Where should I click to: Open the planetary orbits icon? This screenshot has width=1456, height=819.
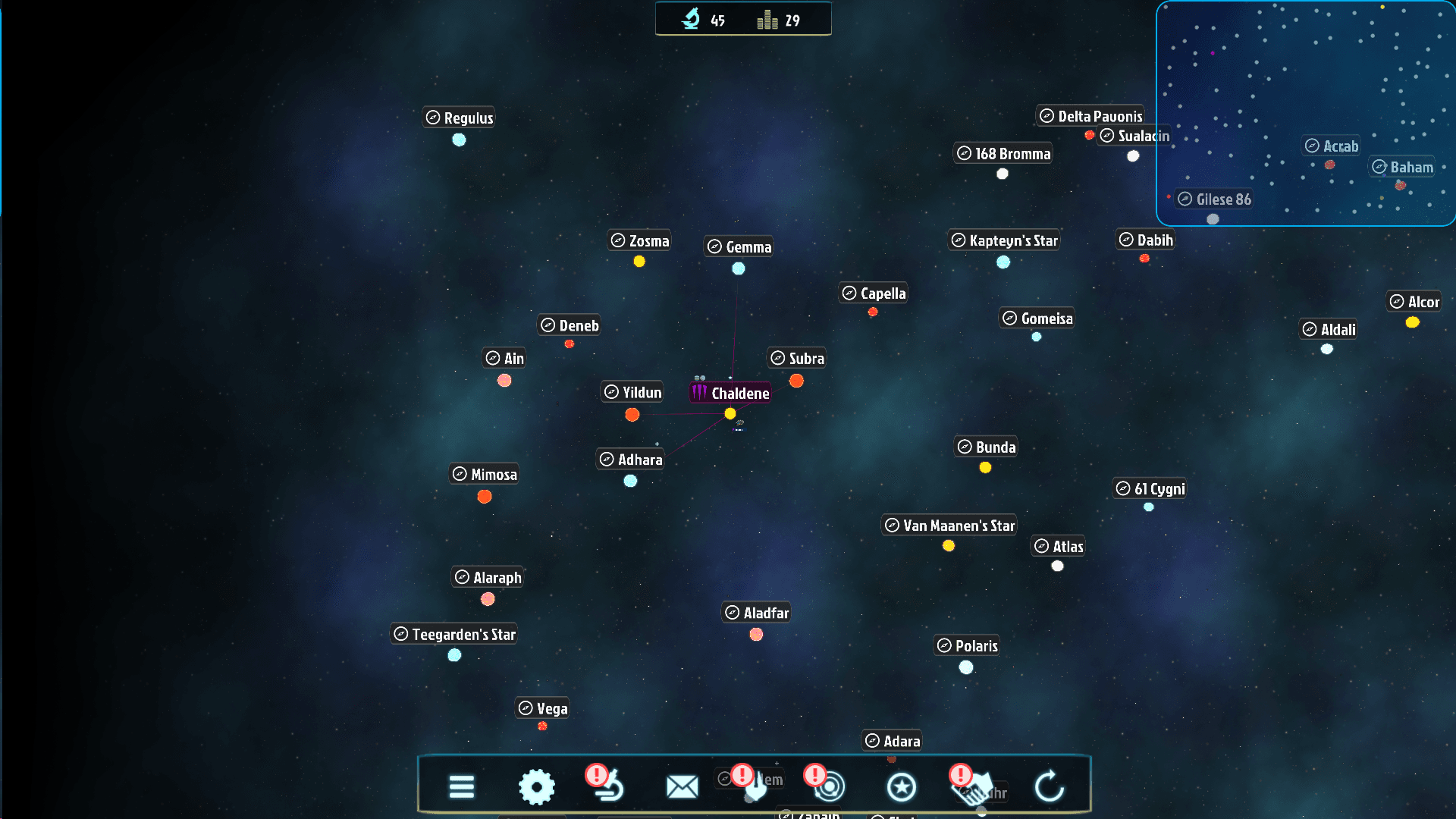[829, 786]
